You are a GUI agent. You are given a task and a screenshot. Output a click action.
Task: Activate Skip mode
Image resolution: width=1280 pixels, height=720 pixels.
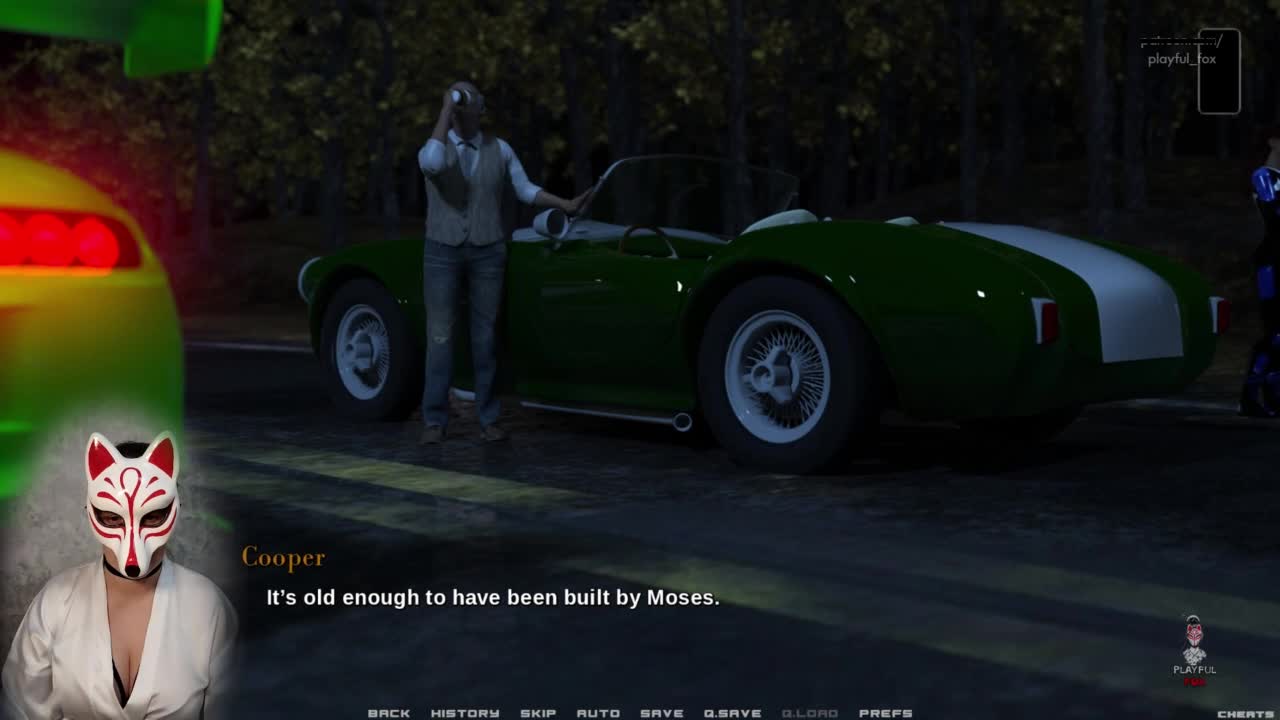(x=538, y=713)
